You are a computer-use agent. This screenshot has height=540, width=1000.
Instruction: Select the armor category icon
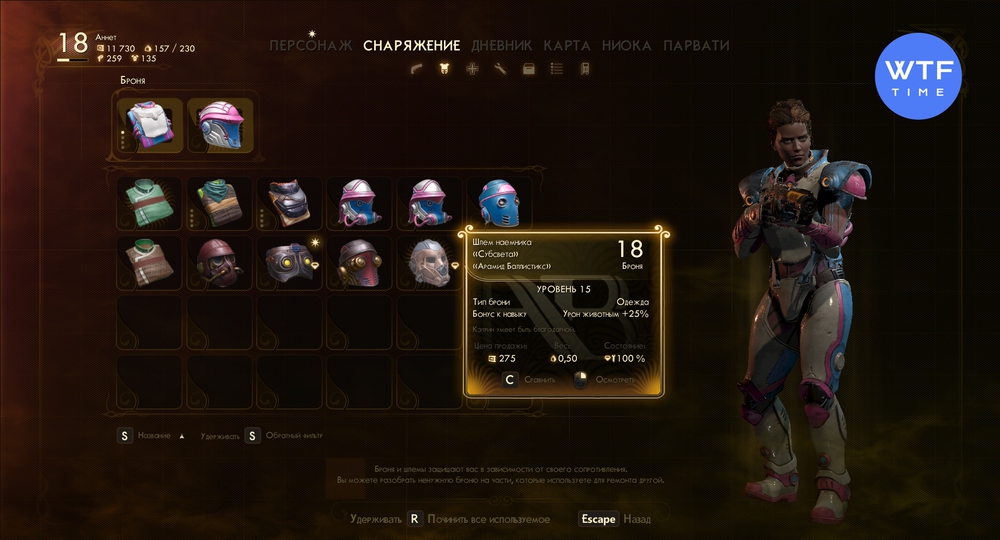[444, 69]
